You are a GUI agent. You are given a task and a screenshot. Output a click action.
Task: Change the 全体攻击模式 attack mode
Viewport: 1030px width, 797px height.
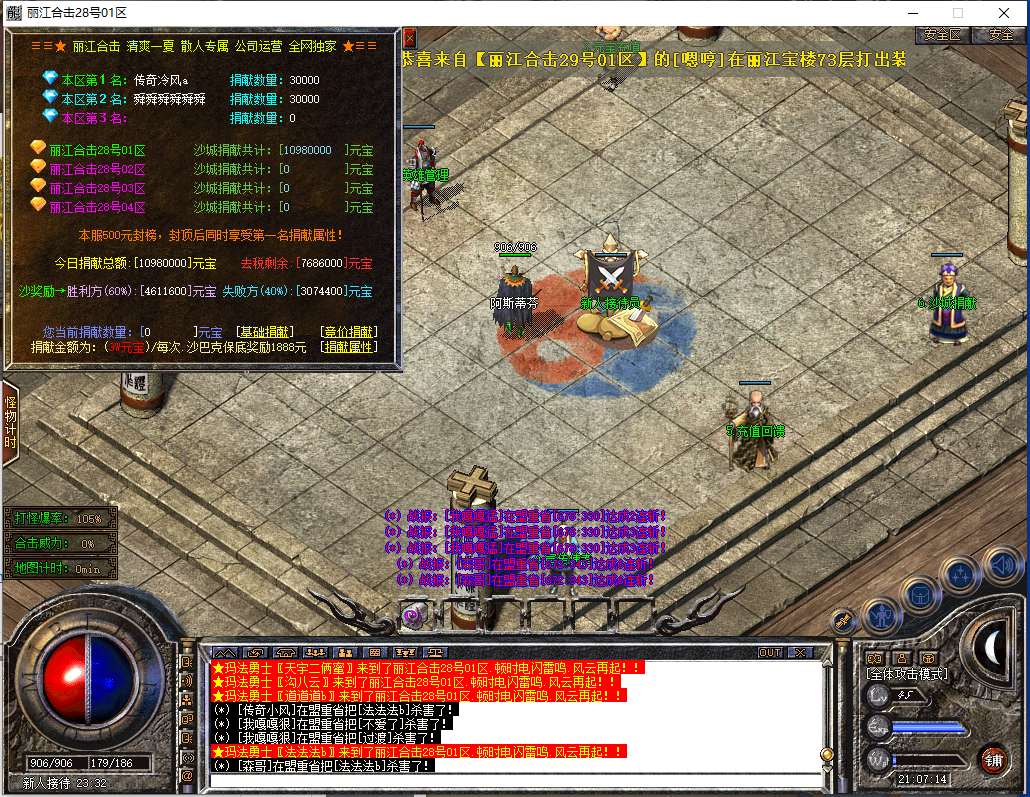coord(907,674)
